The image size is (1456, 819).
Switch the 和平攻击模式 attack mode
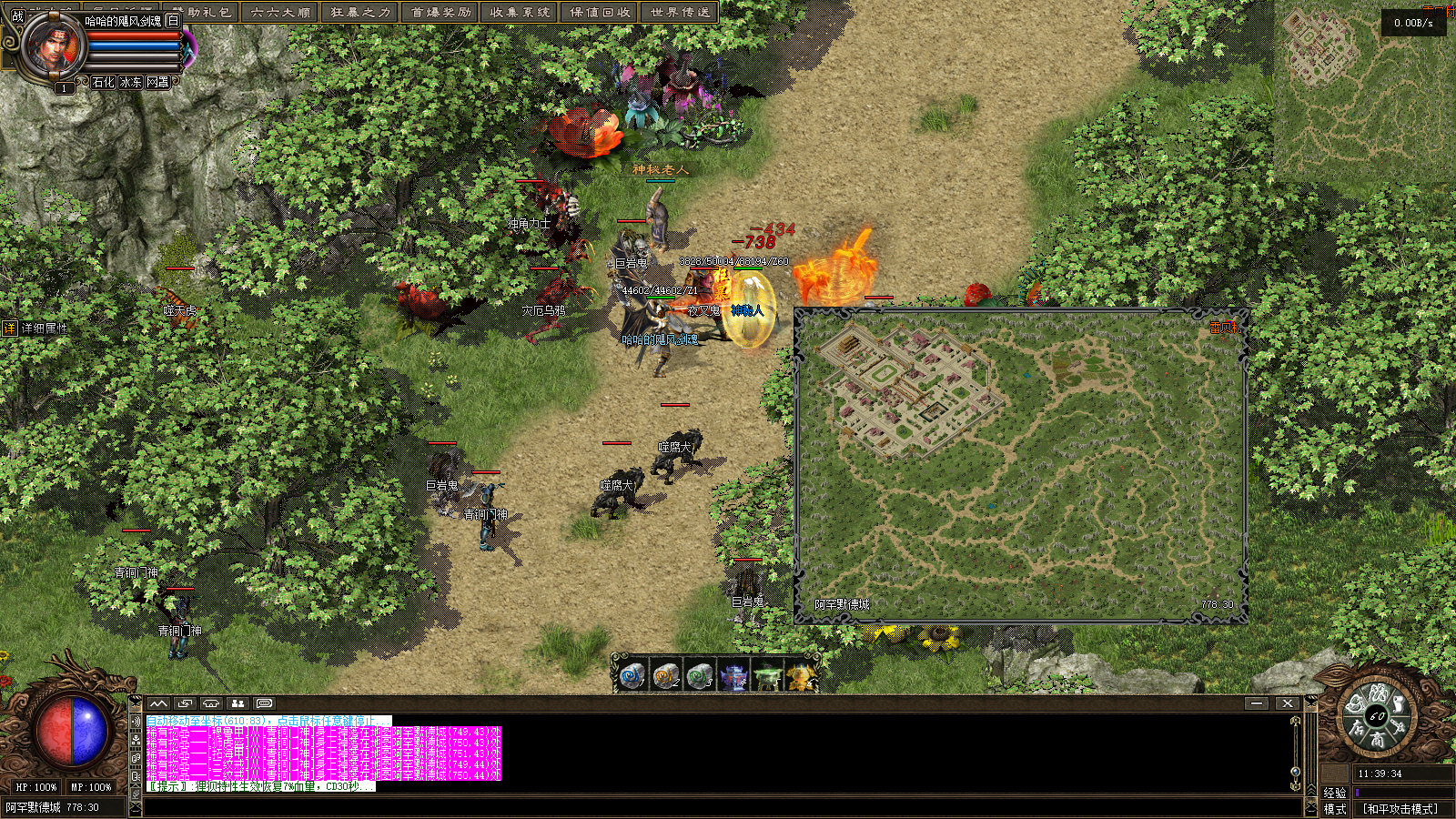(1400, 809)
